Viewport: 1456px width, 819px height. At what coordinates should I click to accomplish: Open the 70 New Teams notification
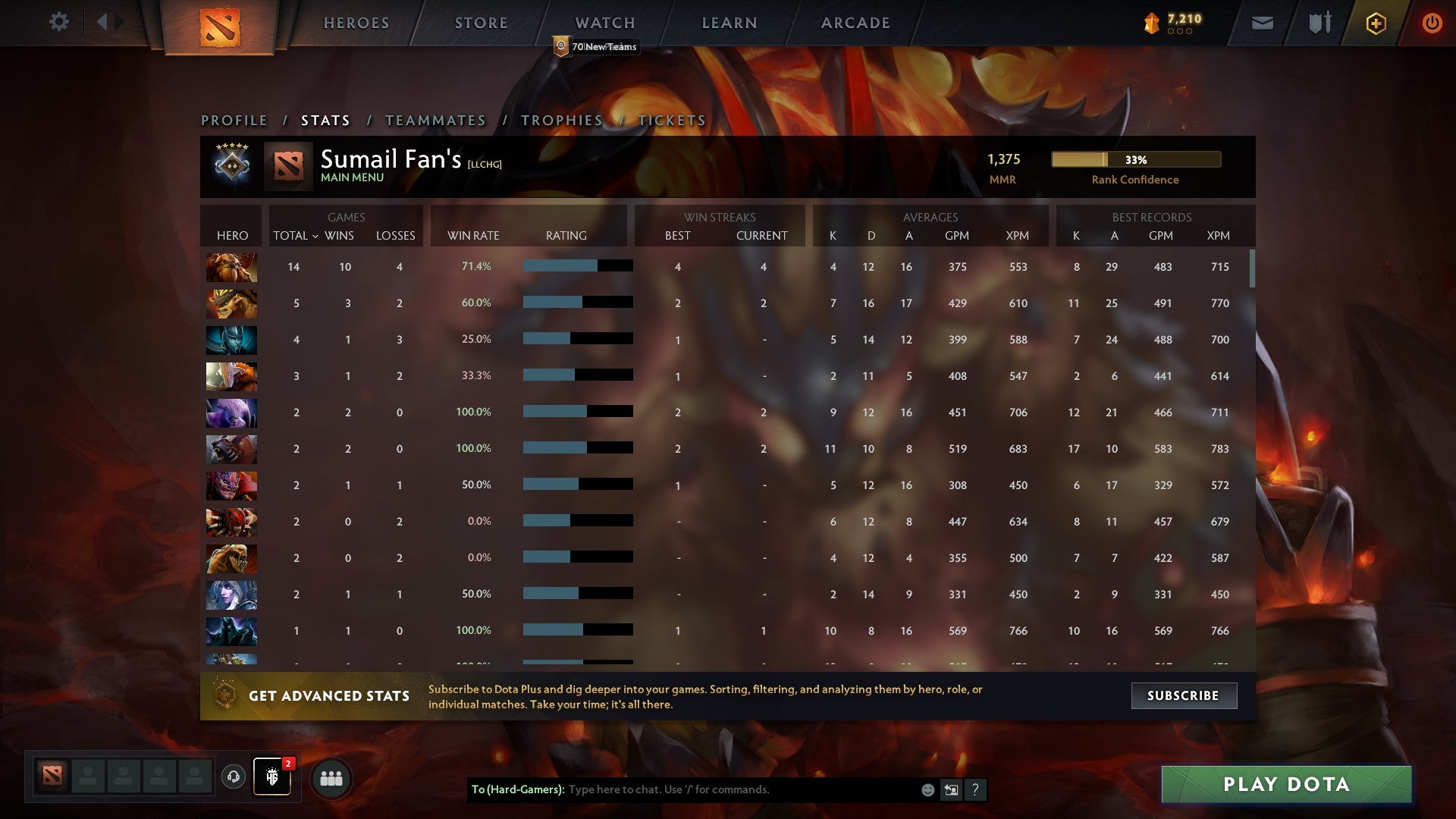[x=598, y=46]
